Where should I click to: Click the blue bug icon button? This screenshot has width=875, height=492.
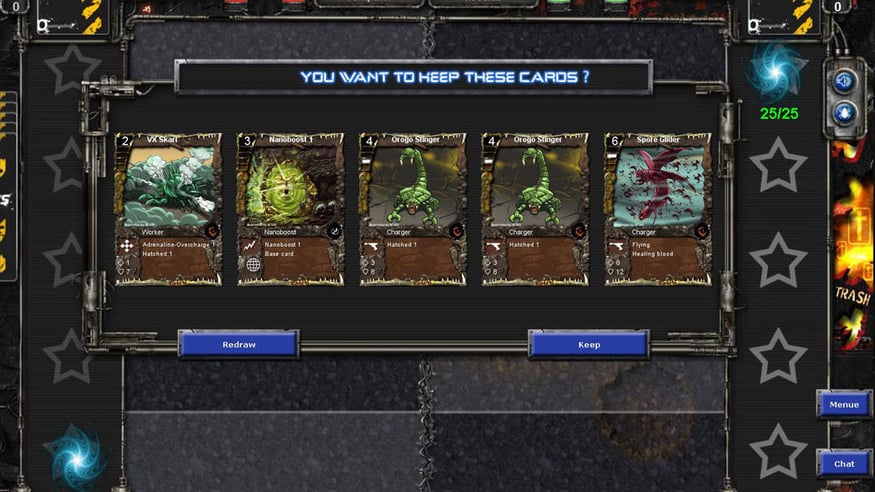(844, 112)
